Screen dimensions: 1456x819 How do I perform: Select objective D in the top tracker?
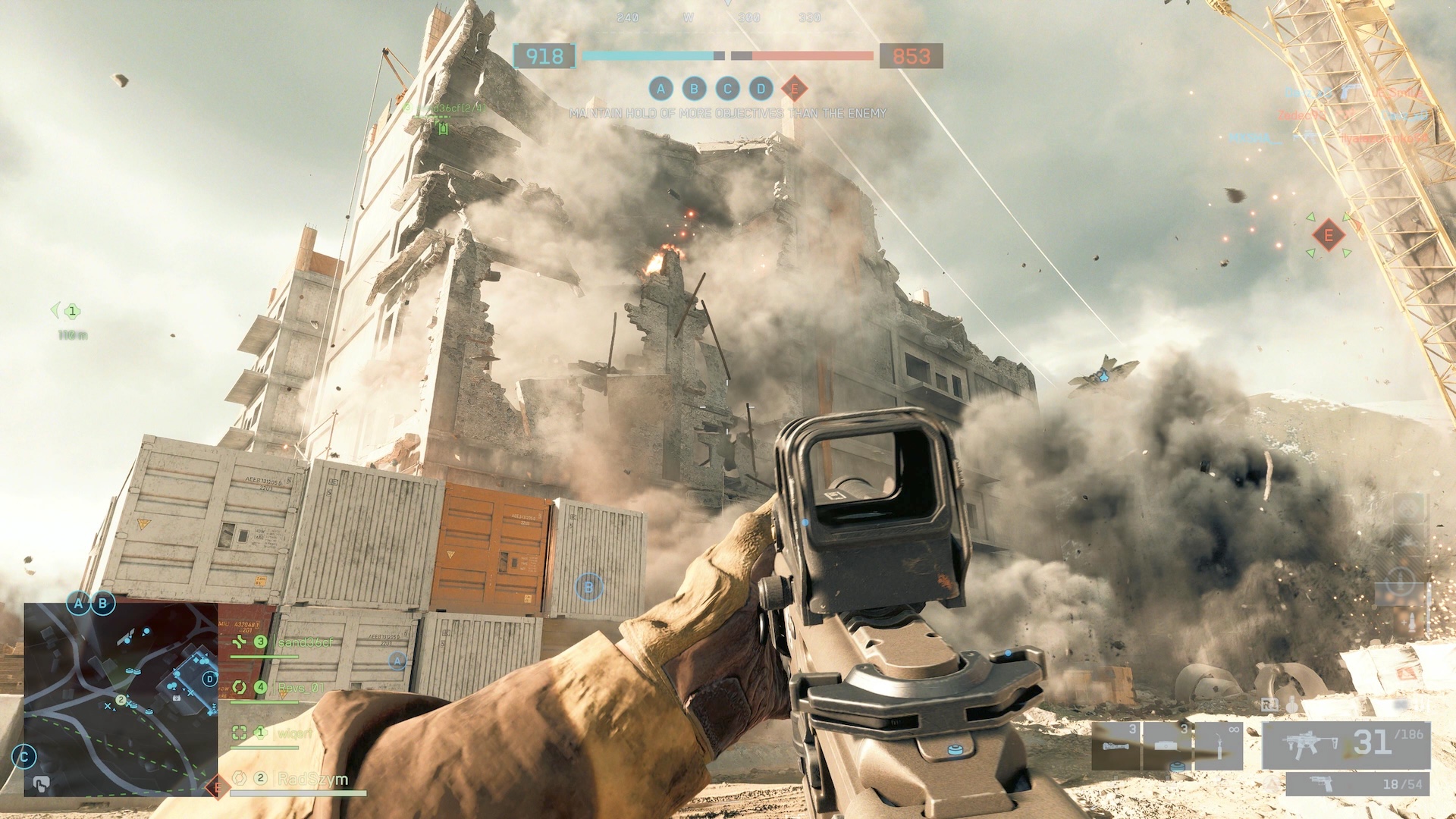click(x=761, y=89)
